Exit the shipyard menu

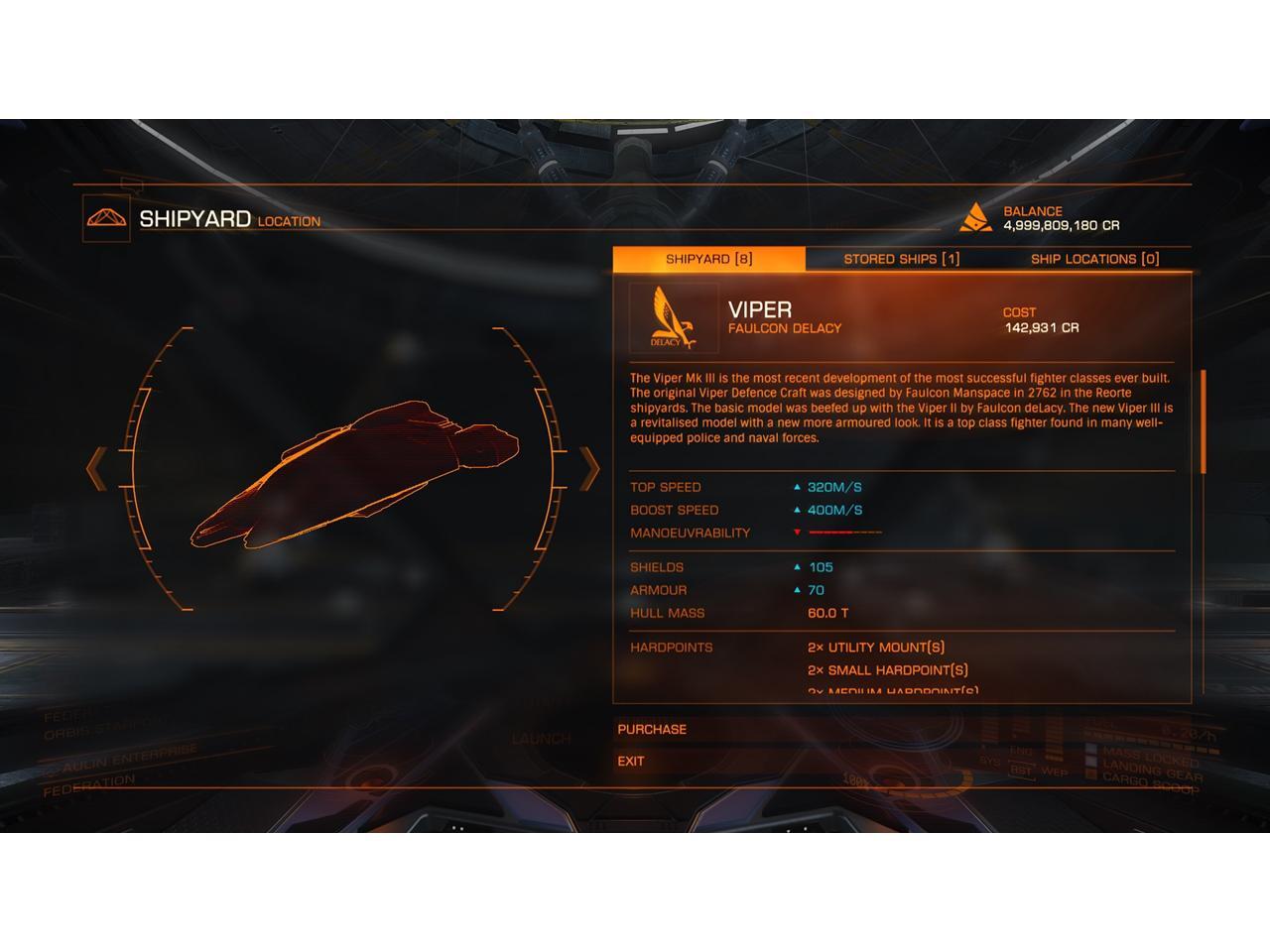(x=631, y=761)
